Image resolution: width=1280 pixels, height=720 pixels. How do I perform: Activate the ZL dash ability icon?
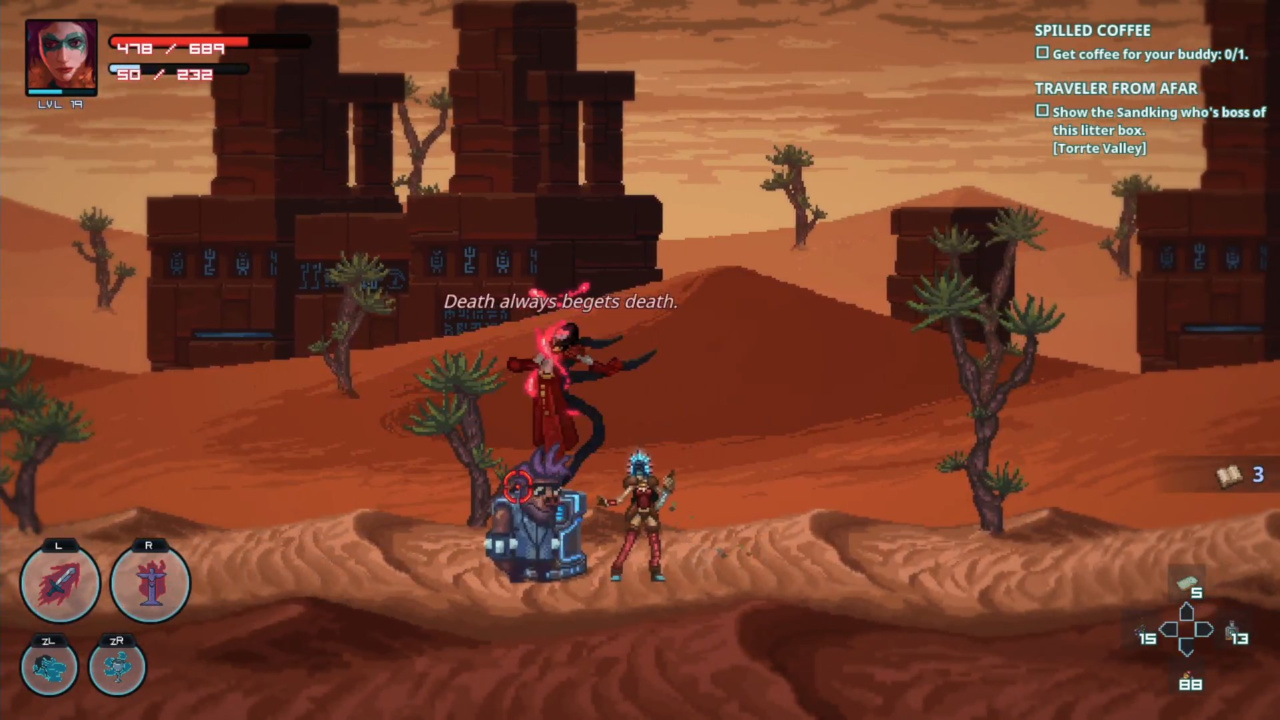[x=46, y=665]
